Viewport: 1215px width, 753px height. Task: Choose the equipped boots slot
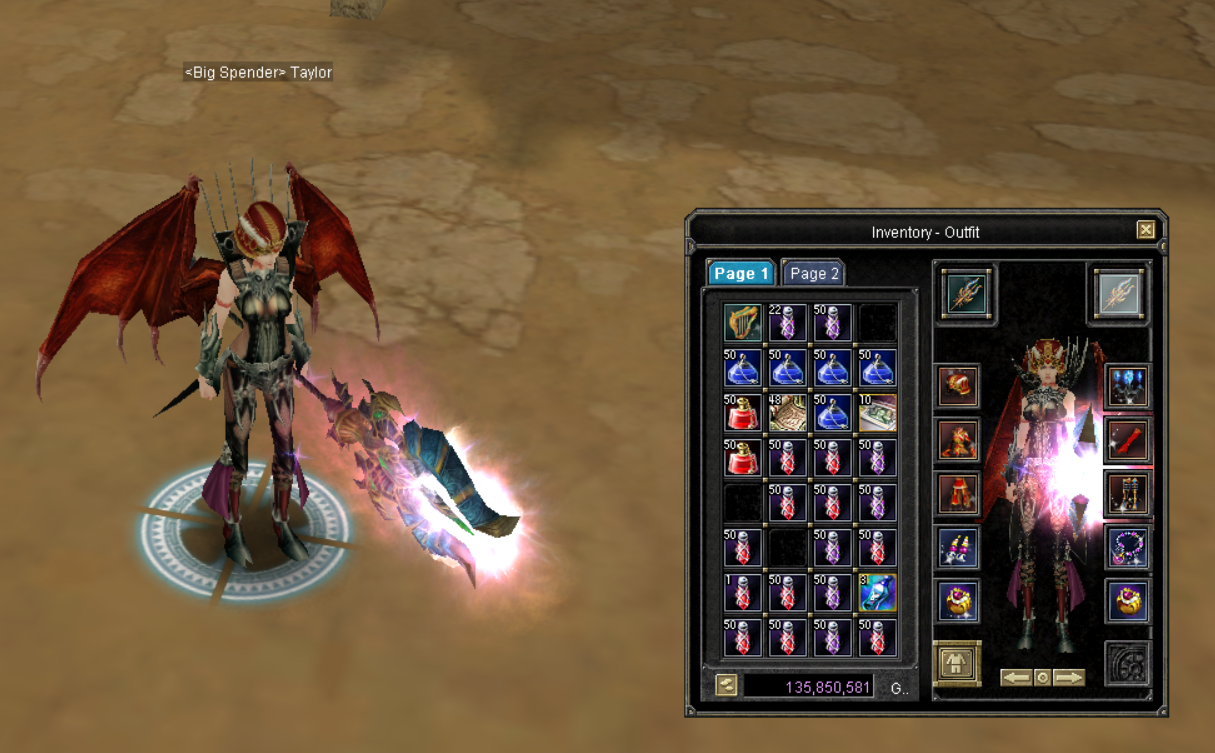tap(1127, 494)
